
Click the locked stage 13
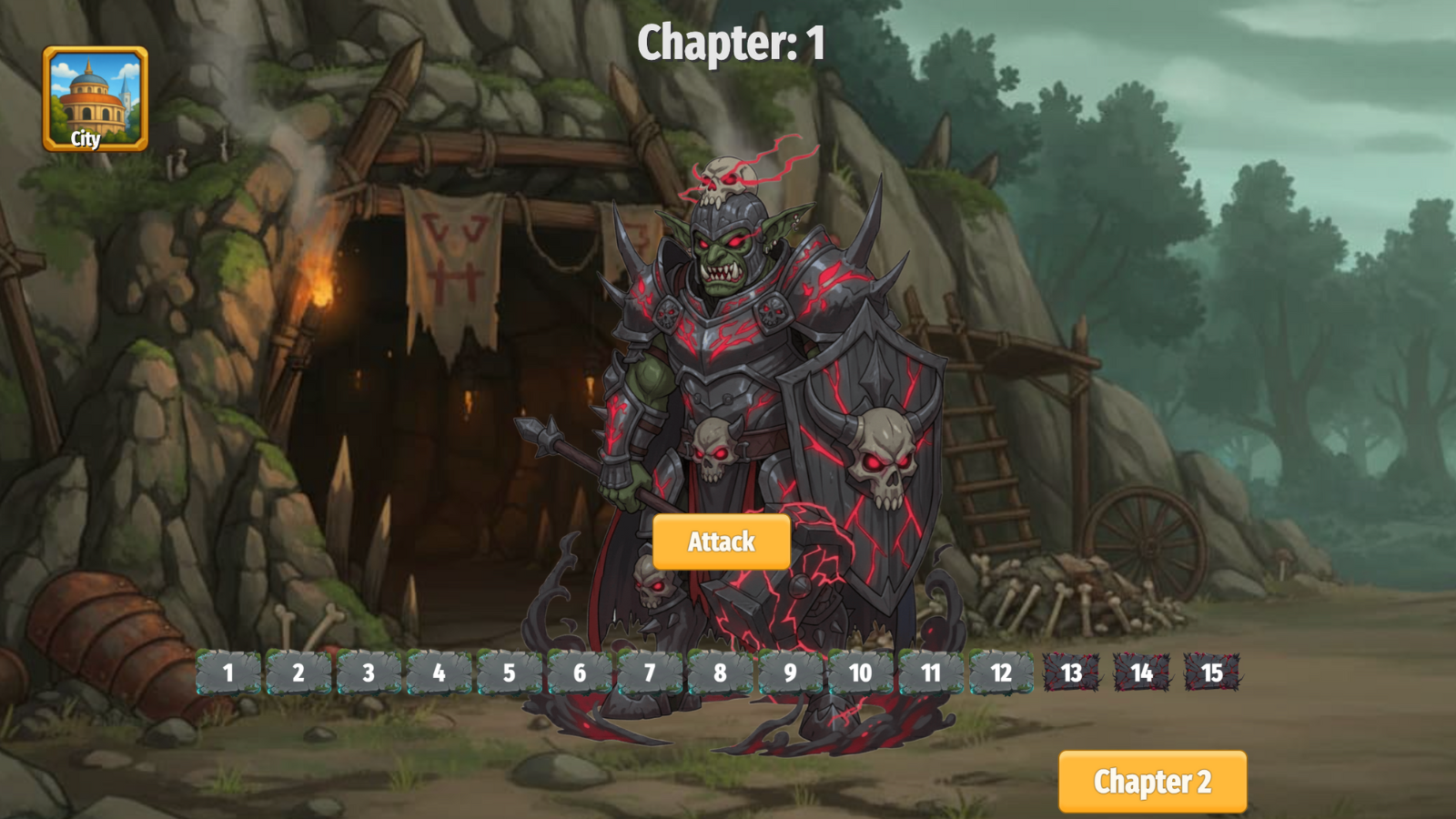click(1070, 674)
